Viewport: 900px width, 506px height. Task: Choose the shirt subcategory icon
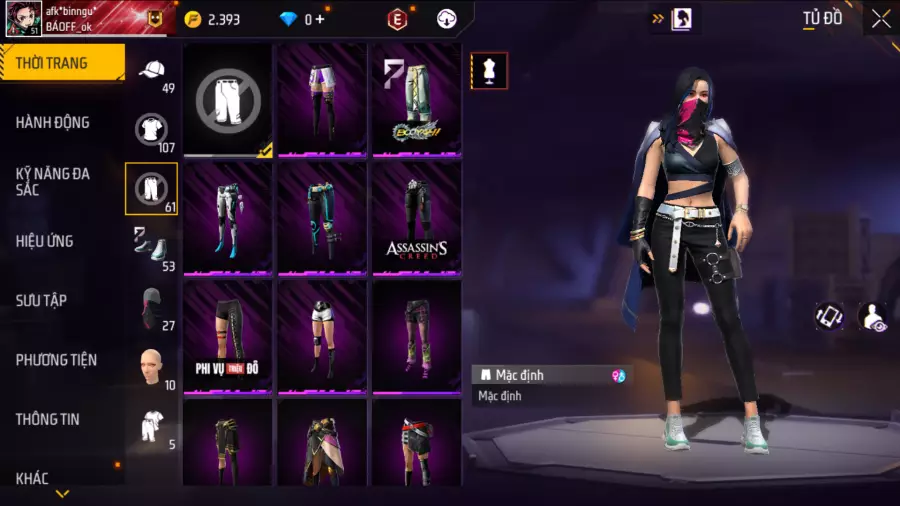click(151, 129)
